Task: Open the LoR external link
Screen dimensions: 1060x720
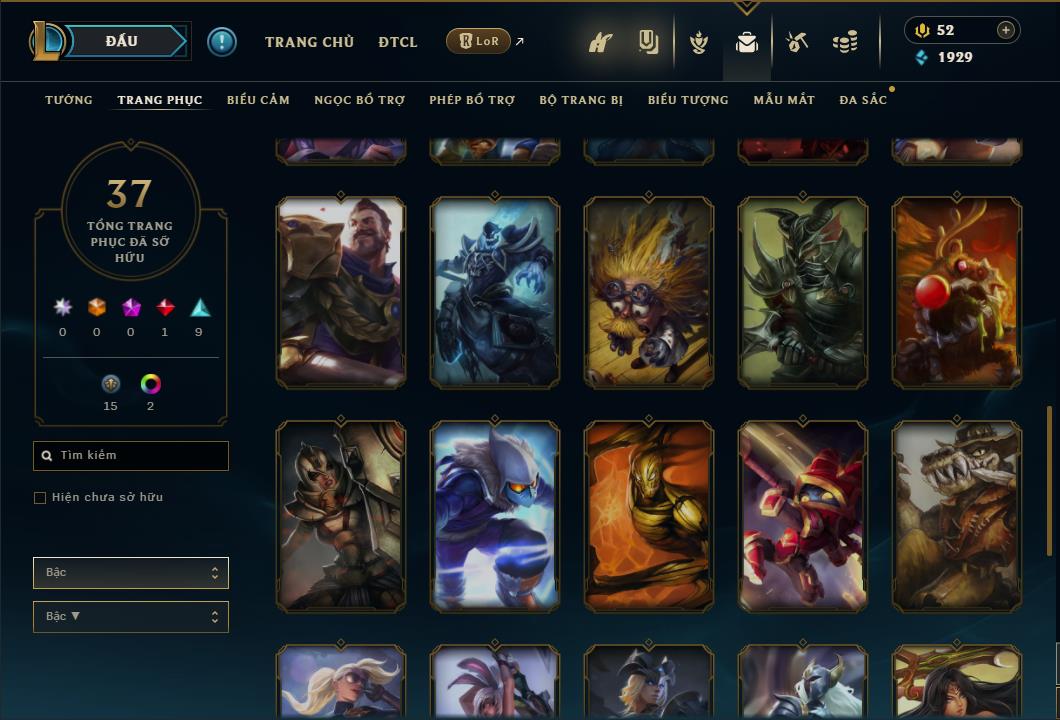Action: [x=479, y=41]
